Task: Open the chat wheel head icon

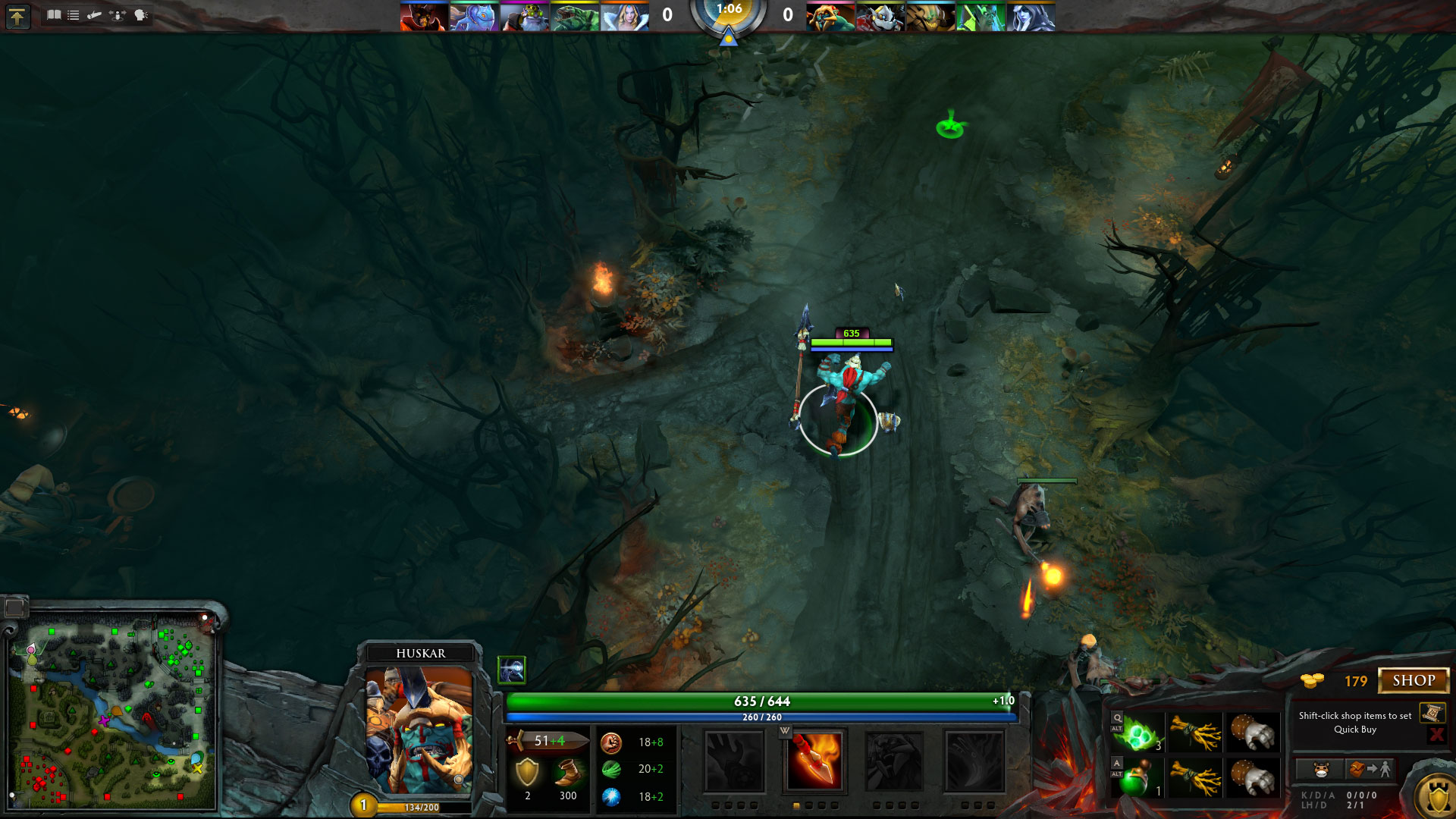Action: tap(140, 14)
